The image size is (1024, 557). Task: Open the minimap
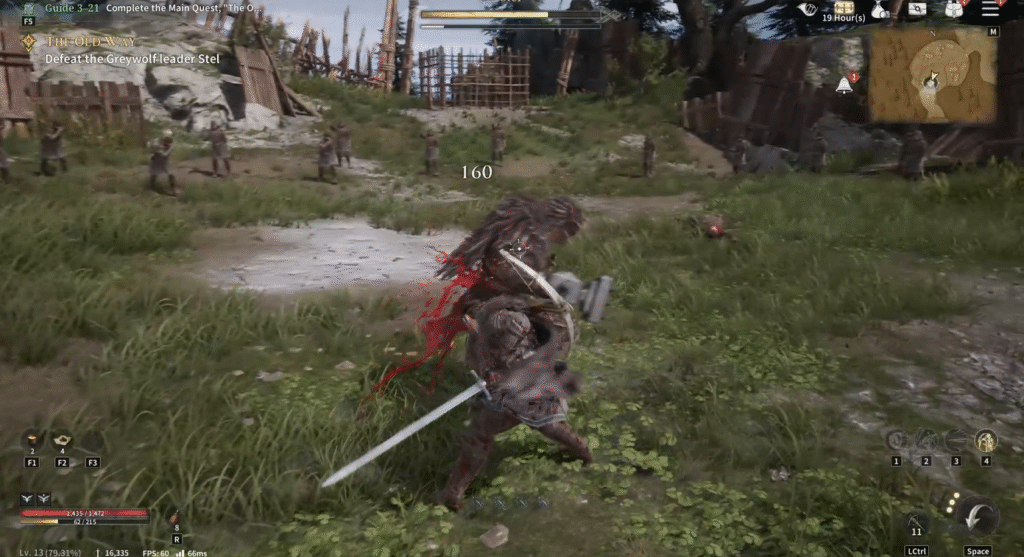pos(931,75)
